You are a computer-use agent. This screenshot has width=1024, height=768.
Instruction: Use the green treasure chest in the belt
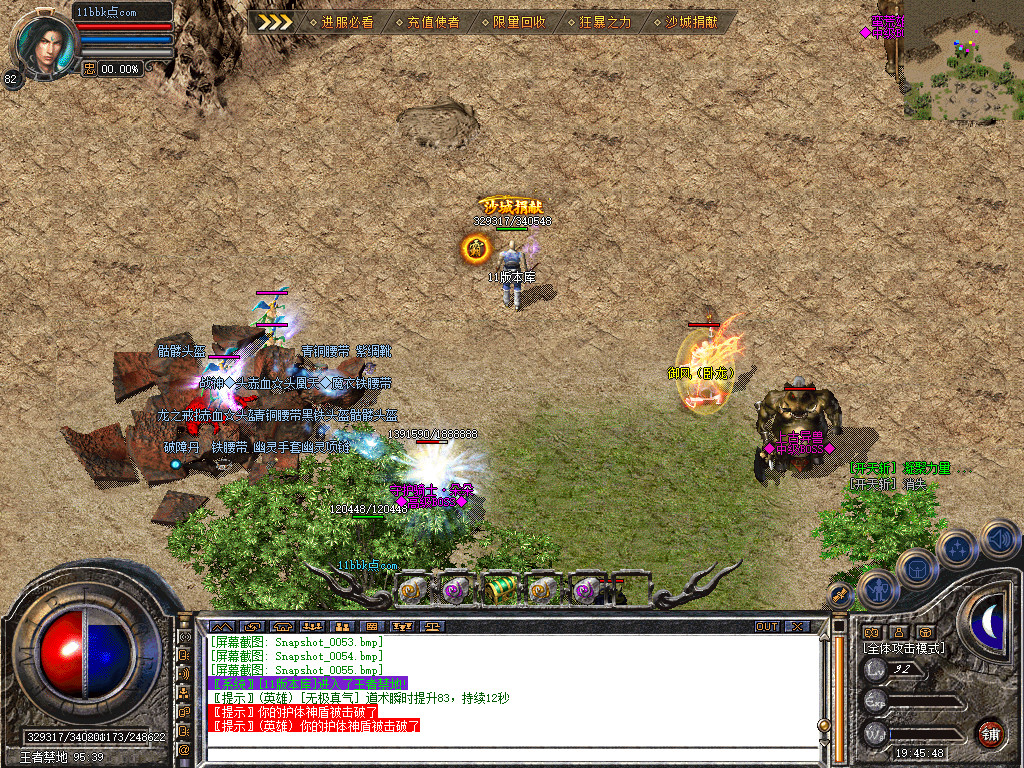(500, 590)
